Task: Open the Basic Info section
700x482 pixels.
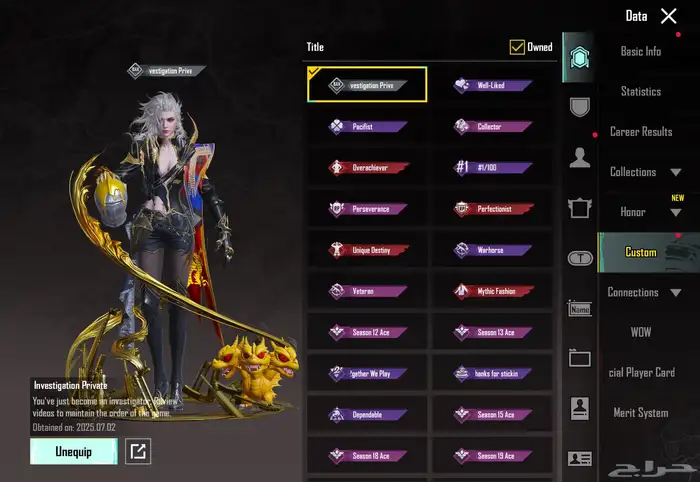Action: (x=640, y=51)
